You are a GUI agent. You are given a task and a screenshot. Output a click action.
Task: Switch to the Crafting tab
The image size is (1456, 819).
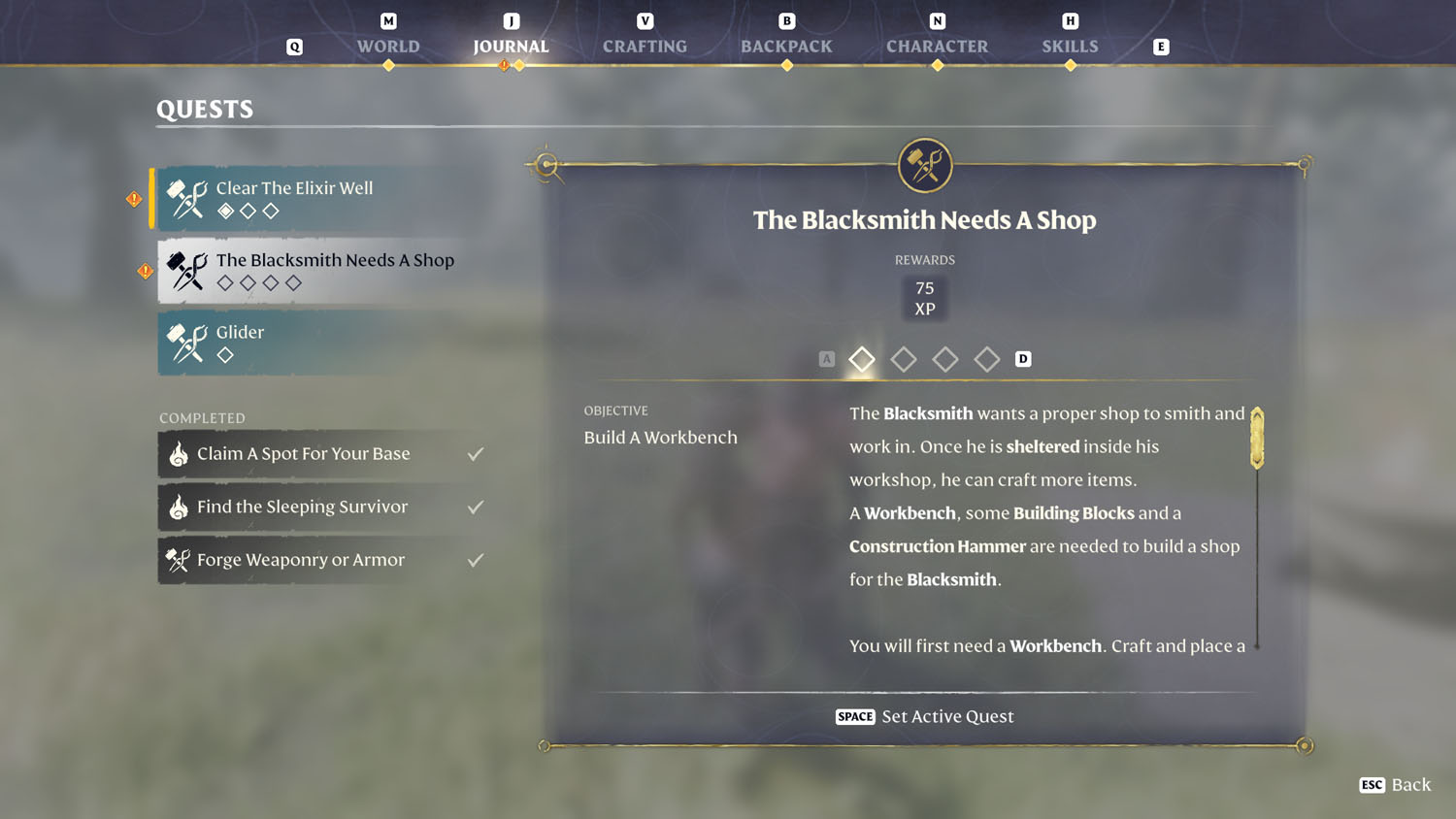(645, 46)
